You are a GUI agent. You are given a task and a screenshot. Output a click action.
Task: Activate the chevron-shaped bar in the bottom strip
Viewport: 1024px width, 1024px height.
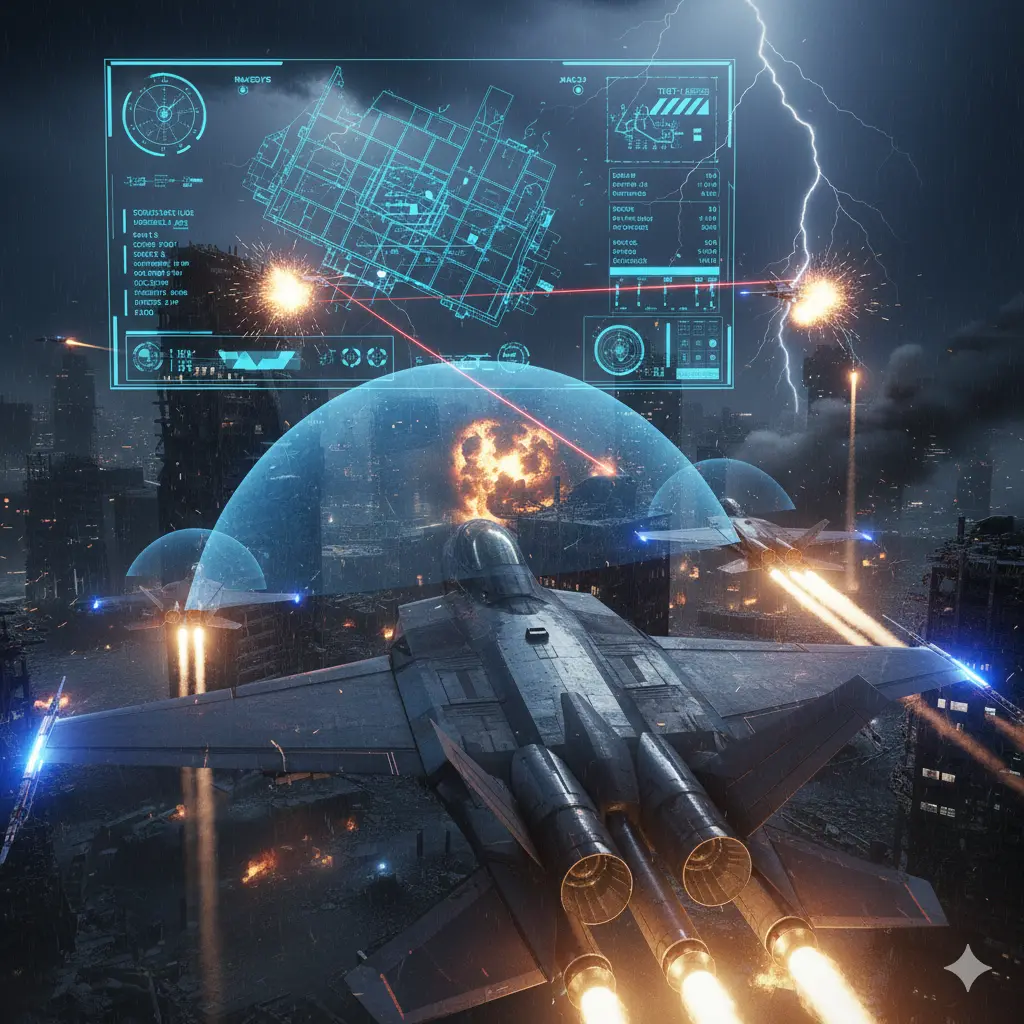(x=257, y=359)
